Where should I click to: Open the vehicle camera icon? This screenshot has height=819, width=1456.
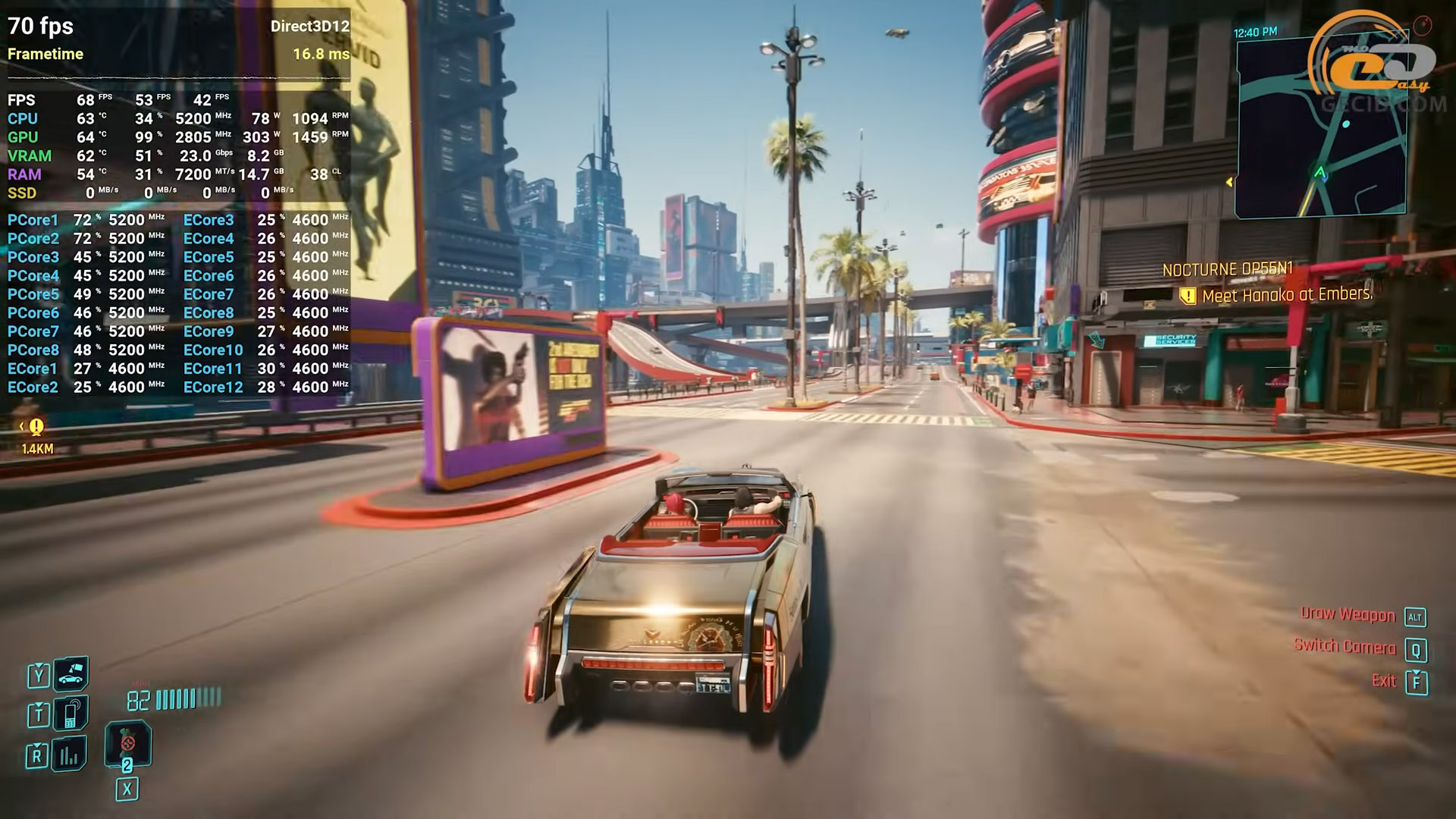pos(71,673)
